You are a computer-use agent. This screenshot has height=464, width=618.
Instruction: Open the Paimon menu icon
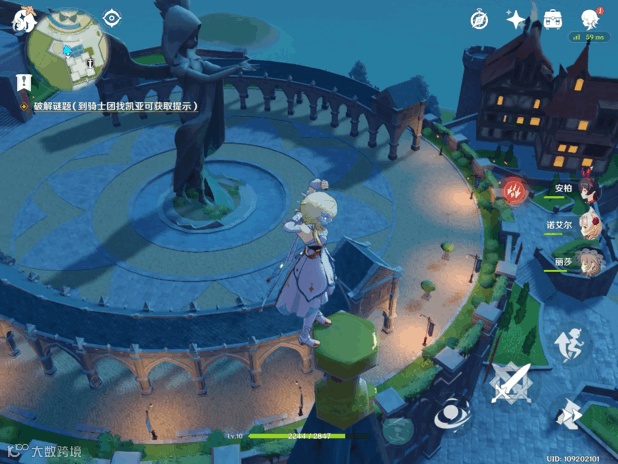coord(17,21)
